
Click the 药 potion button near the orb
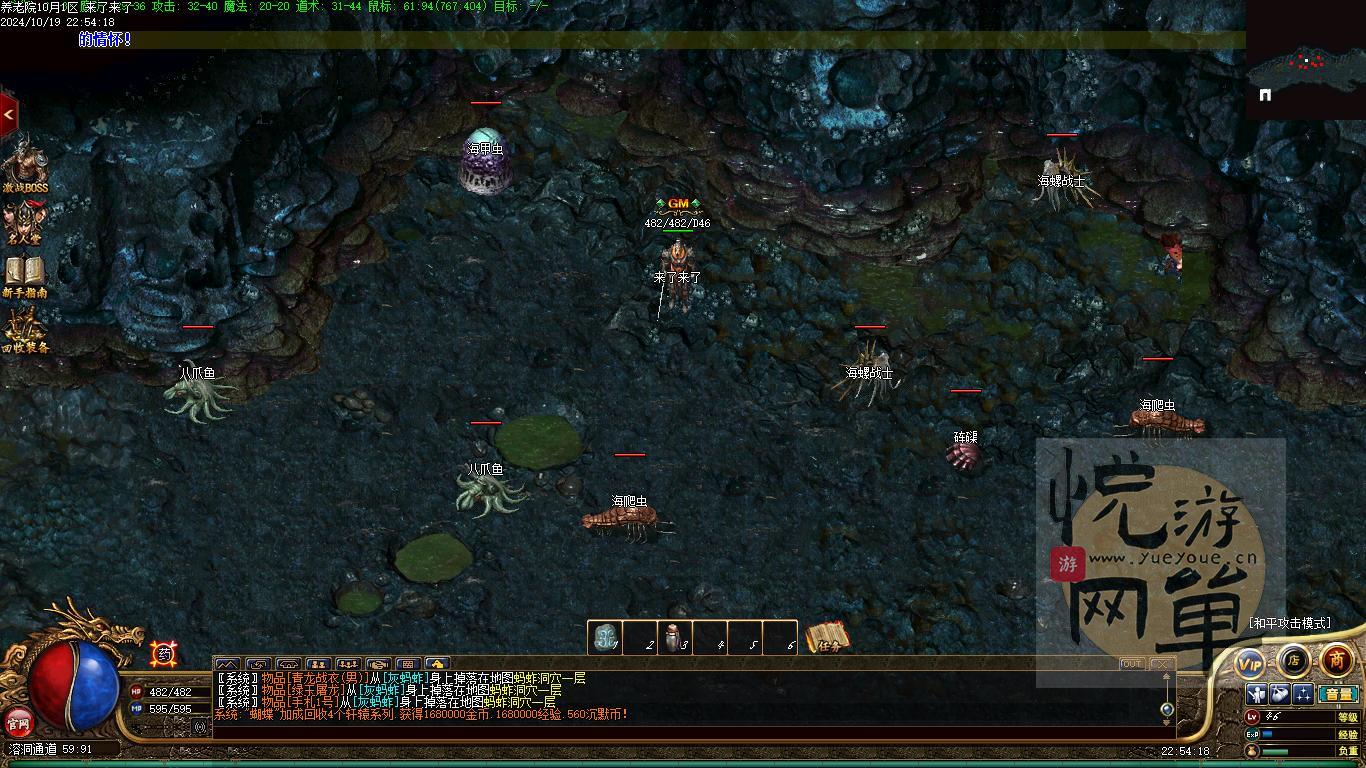[x=164, y=655]
